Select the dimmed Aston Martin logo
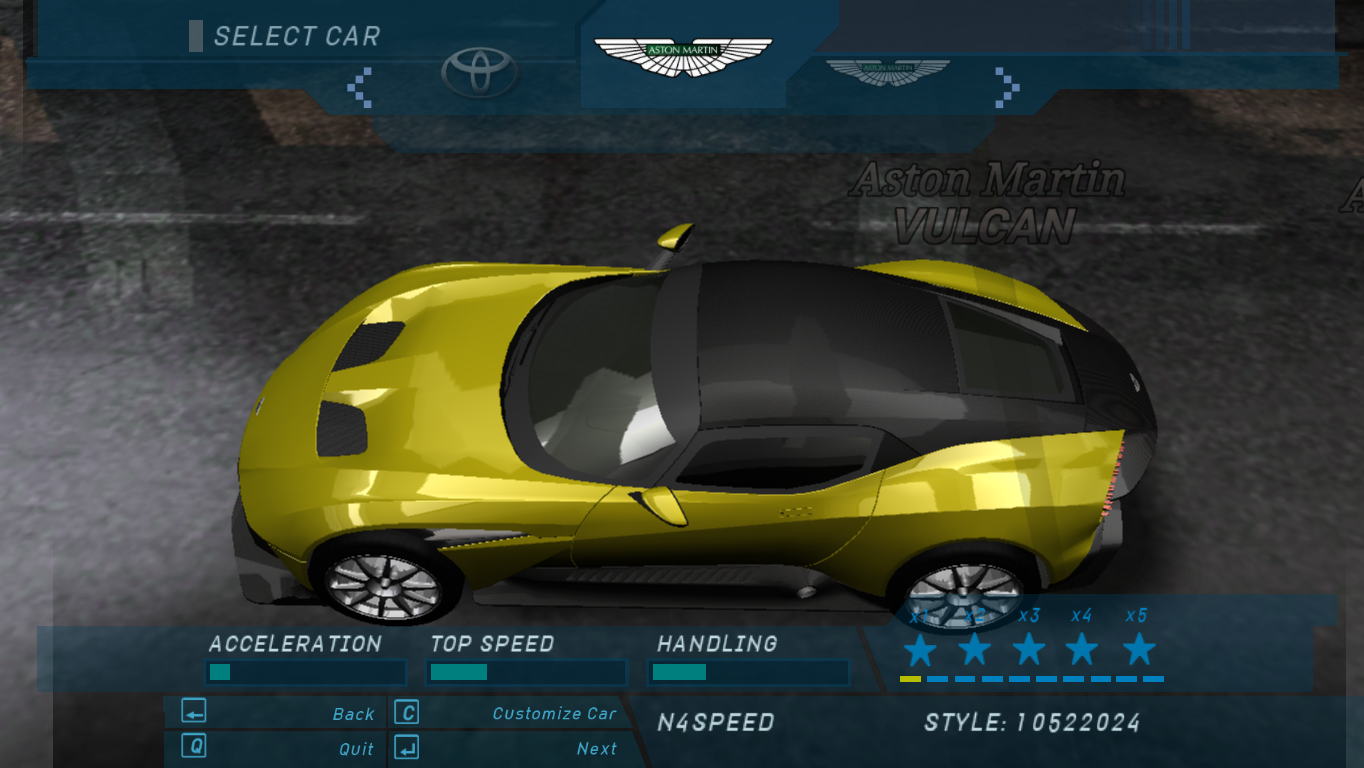Viewport: 1364px width, 768px height. tap(887, 72)
